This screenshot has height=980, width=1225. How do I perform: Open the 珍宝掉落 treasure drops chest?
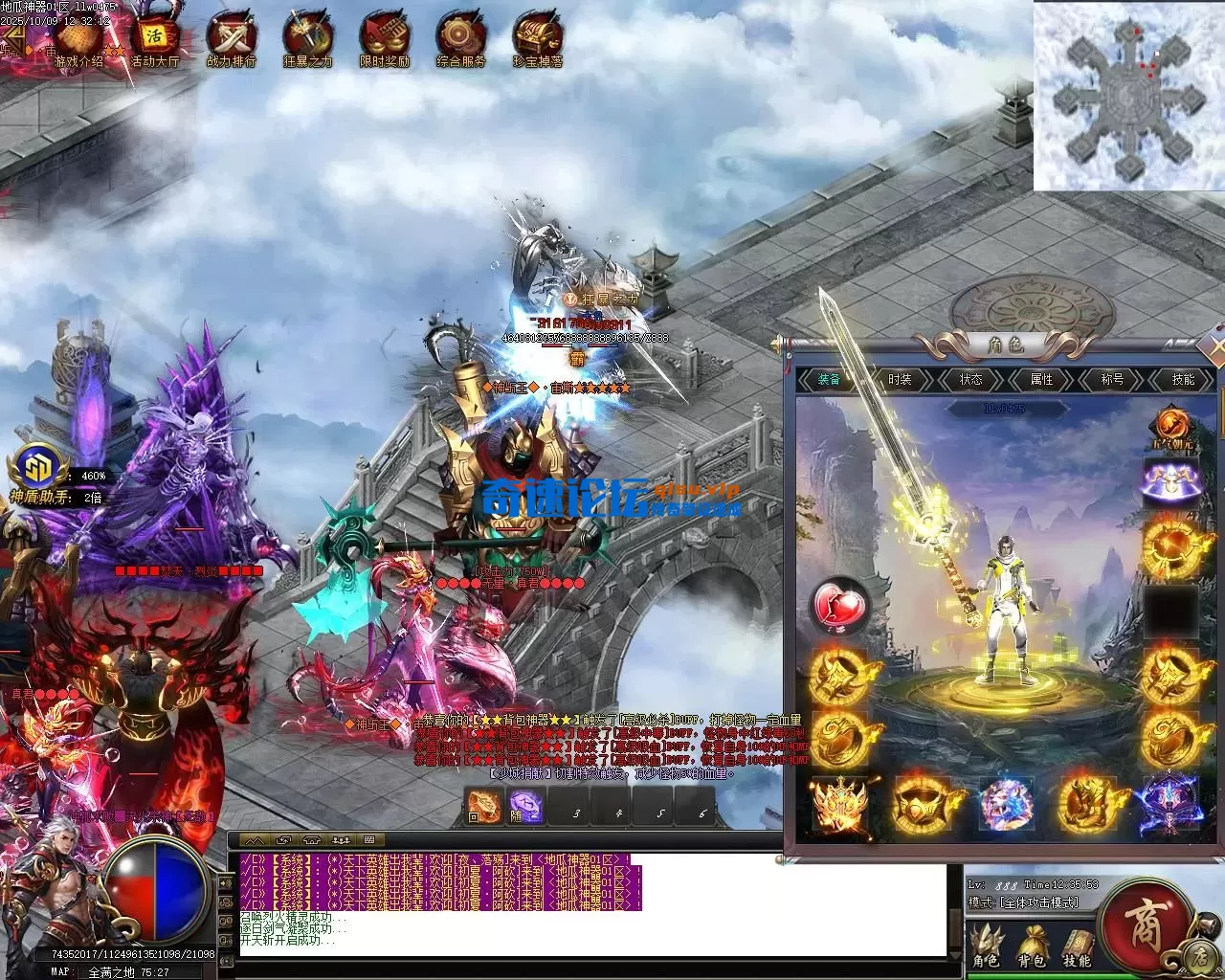coord(537,40)
